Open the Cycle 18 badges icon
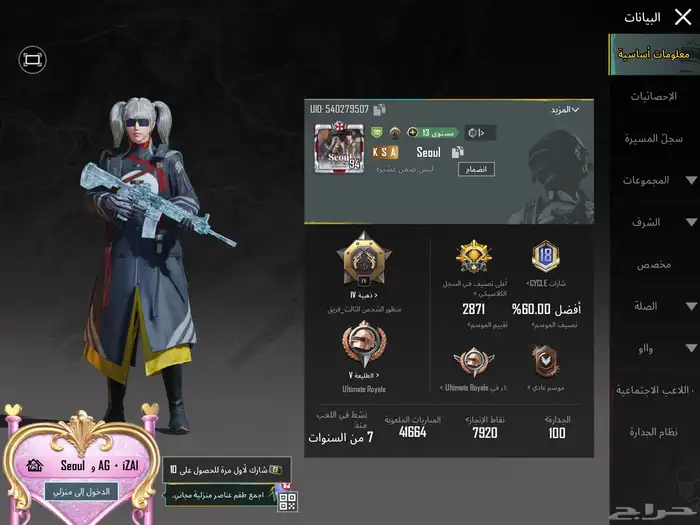Screen dimensions: 700x525 point(545,257)
